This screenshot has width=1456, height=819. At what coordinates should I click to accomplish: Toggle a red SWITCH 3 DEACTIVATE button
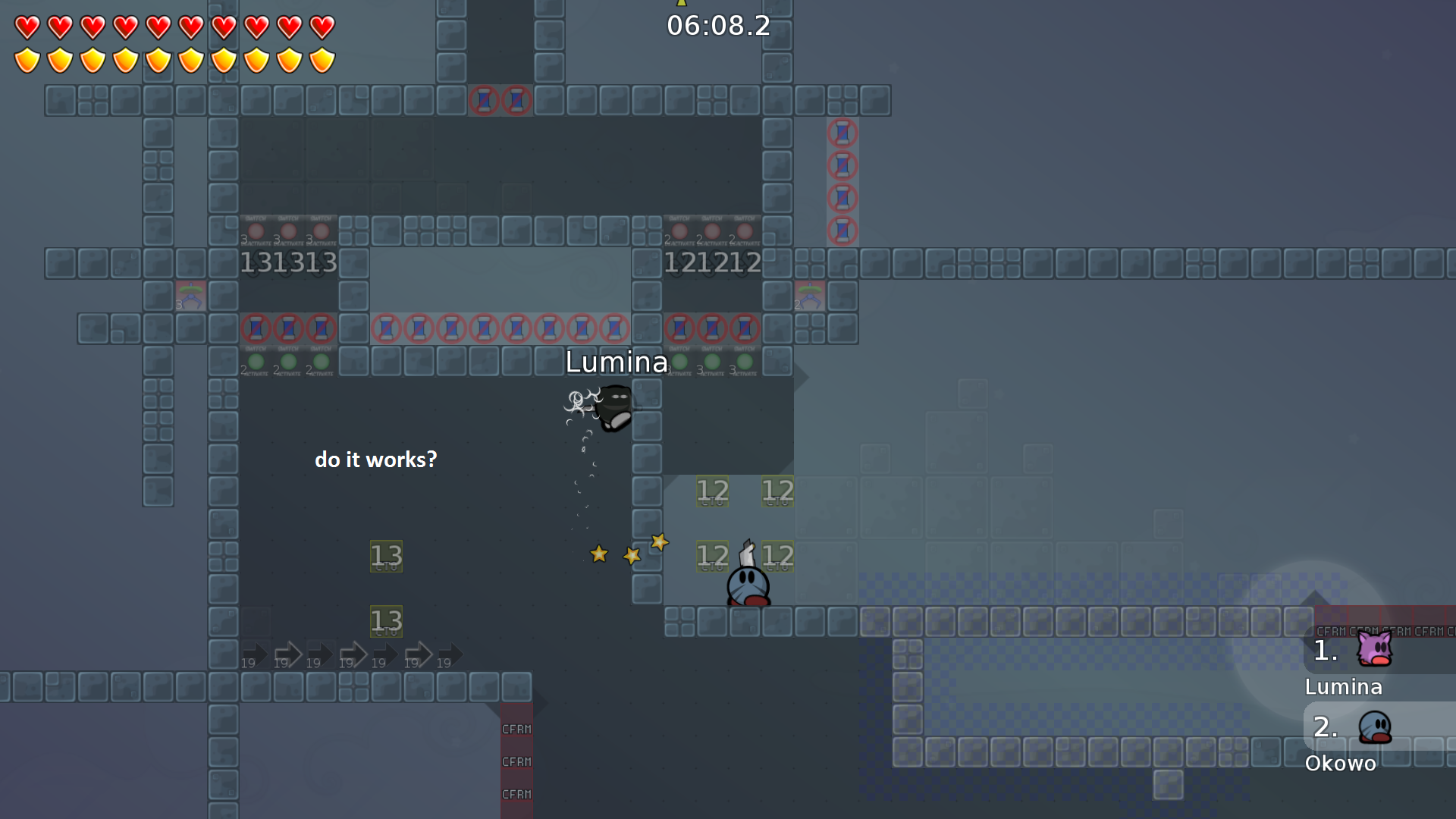click(256, 230)
